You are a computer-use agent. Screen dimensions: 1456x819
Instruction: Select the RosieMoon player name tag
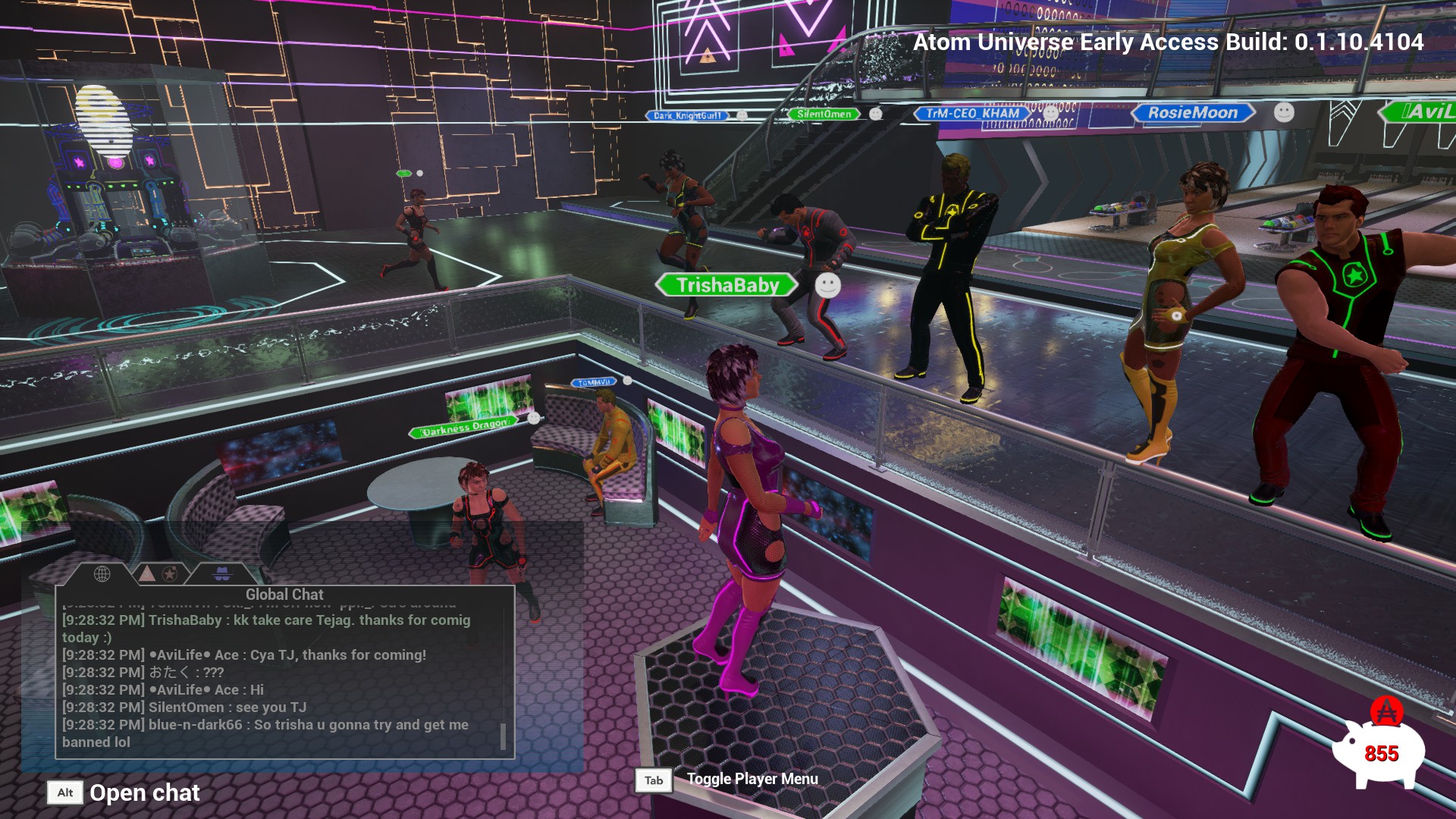click(1192, 113)
